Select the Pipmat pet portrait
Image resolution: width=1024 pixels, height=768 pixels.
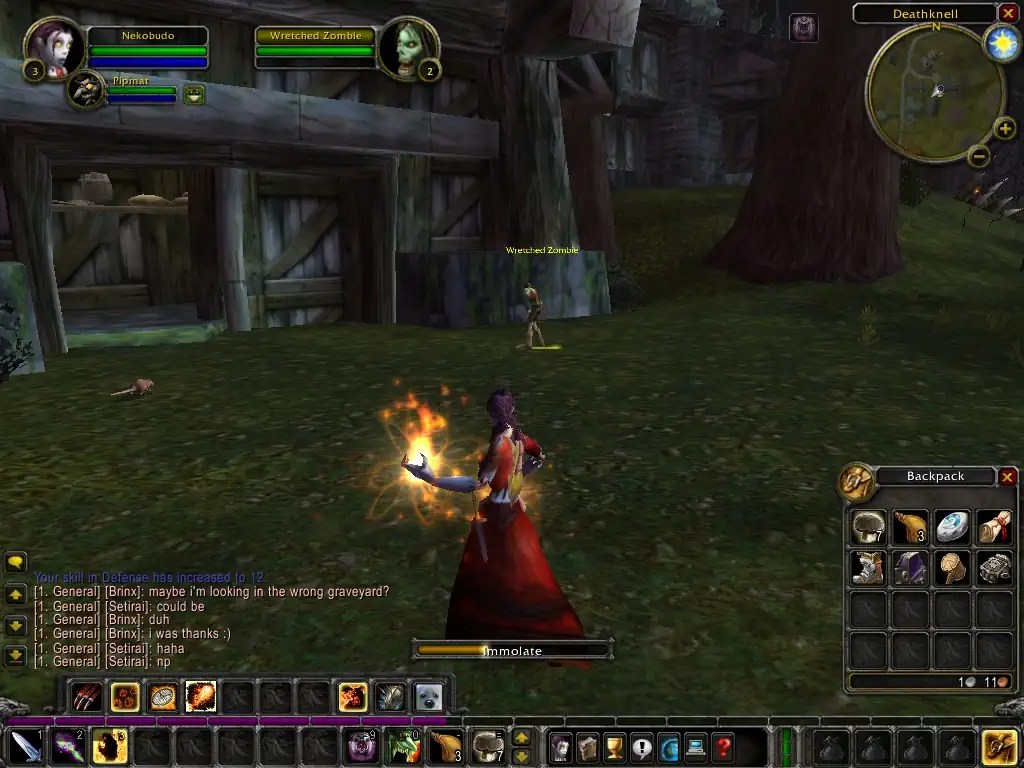click(x=87, y=92)
